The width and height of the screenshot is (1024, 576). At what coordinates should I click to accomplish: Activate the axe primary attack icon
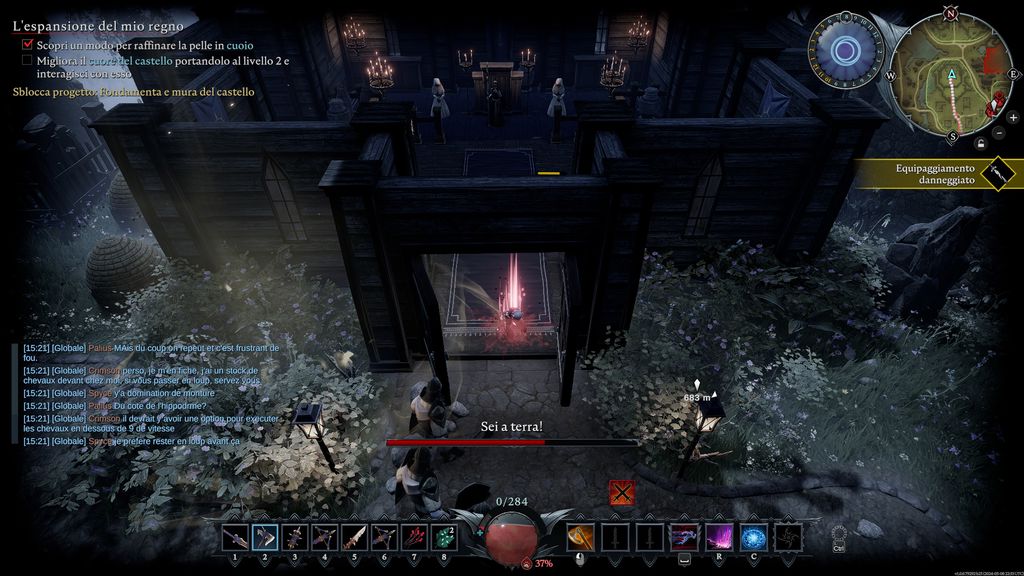(x=581, y=537)
